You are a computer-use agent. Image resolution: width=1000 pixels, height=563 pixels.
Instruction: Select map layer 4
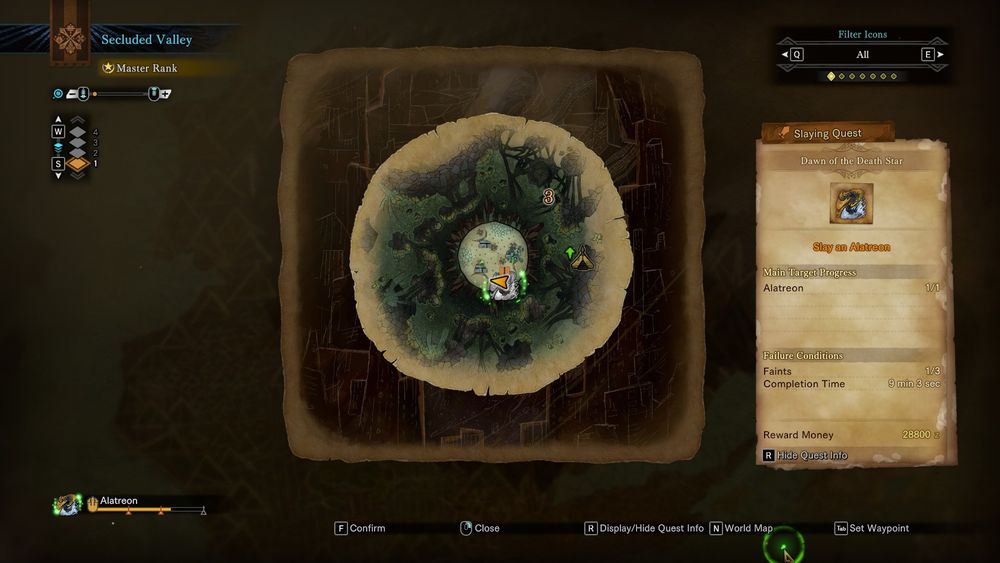point(78,131)
